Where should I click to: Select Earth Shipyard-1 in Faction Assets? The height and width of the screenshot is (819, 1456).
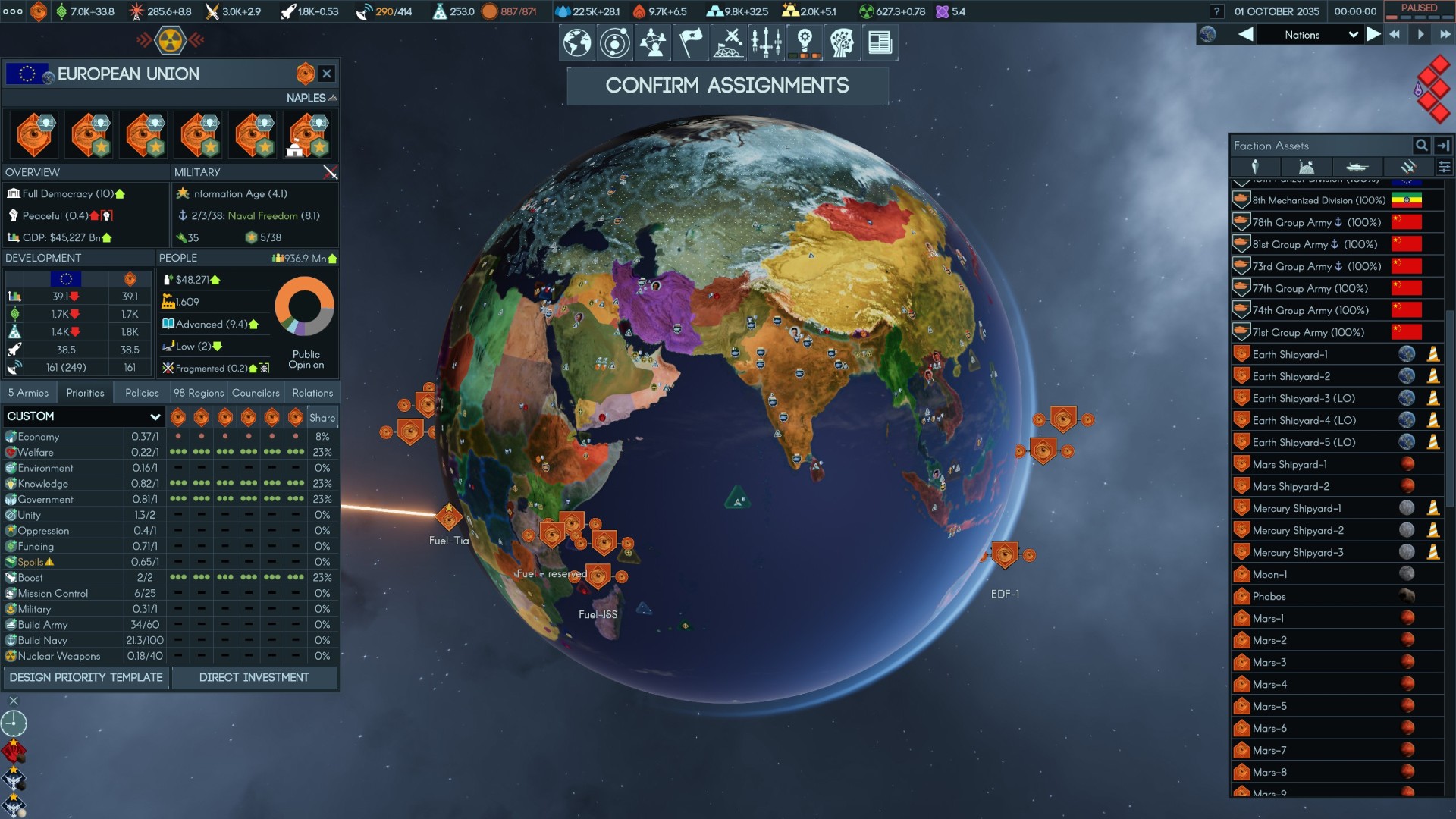coord(1289,354)
